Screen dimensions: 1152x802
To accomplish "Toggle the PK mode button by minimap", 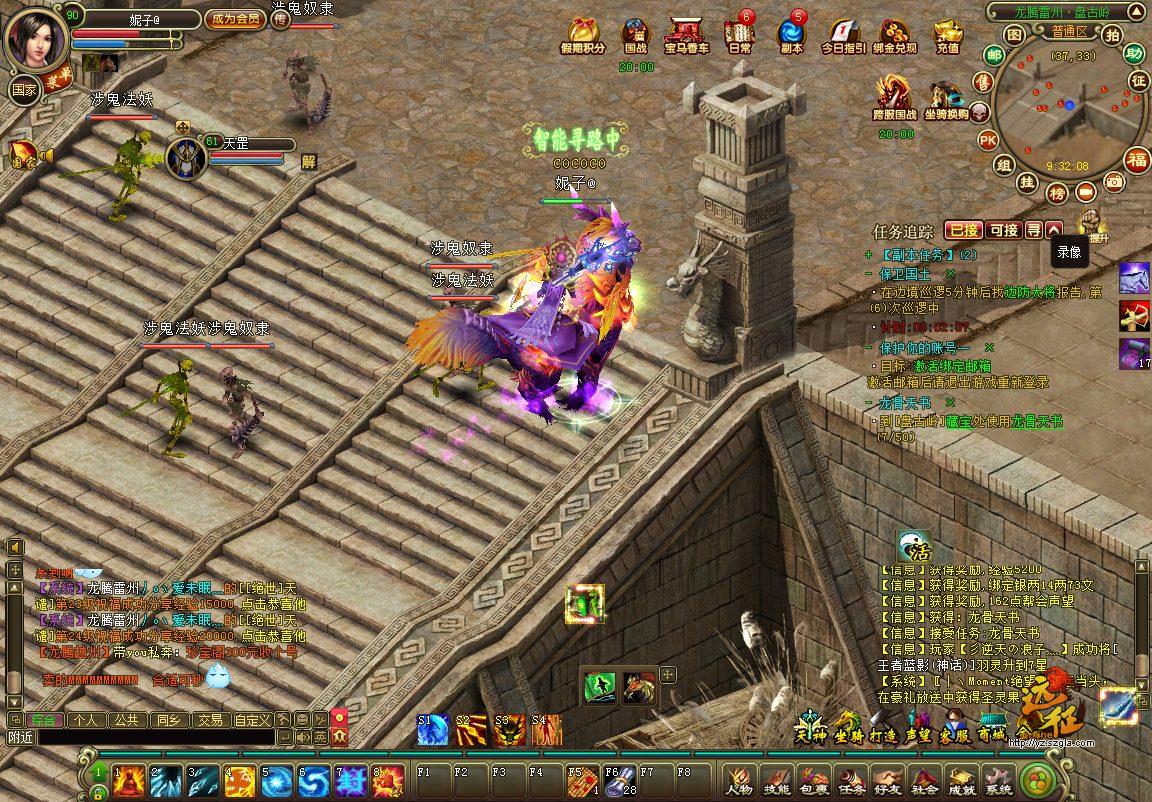I will 987,139.
